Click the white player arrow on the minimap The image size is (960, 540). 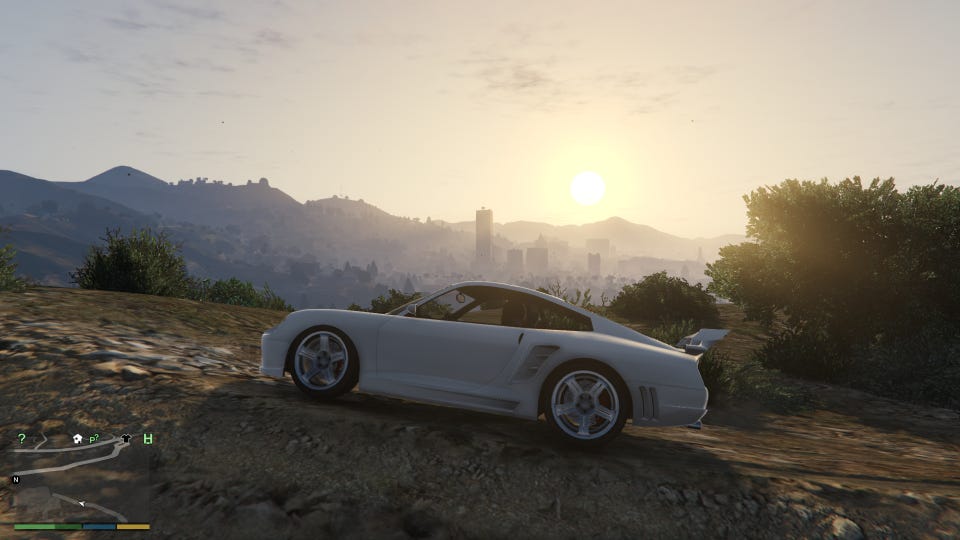click(x=81, y=503)
